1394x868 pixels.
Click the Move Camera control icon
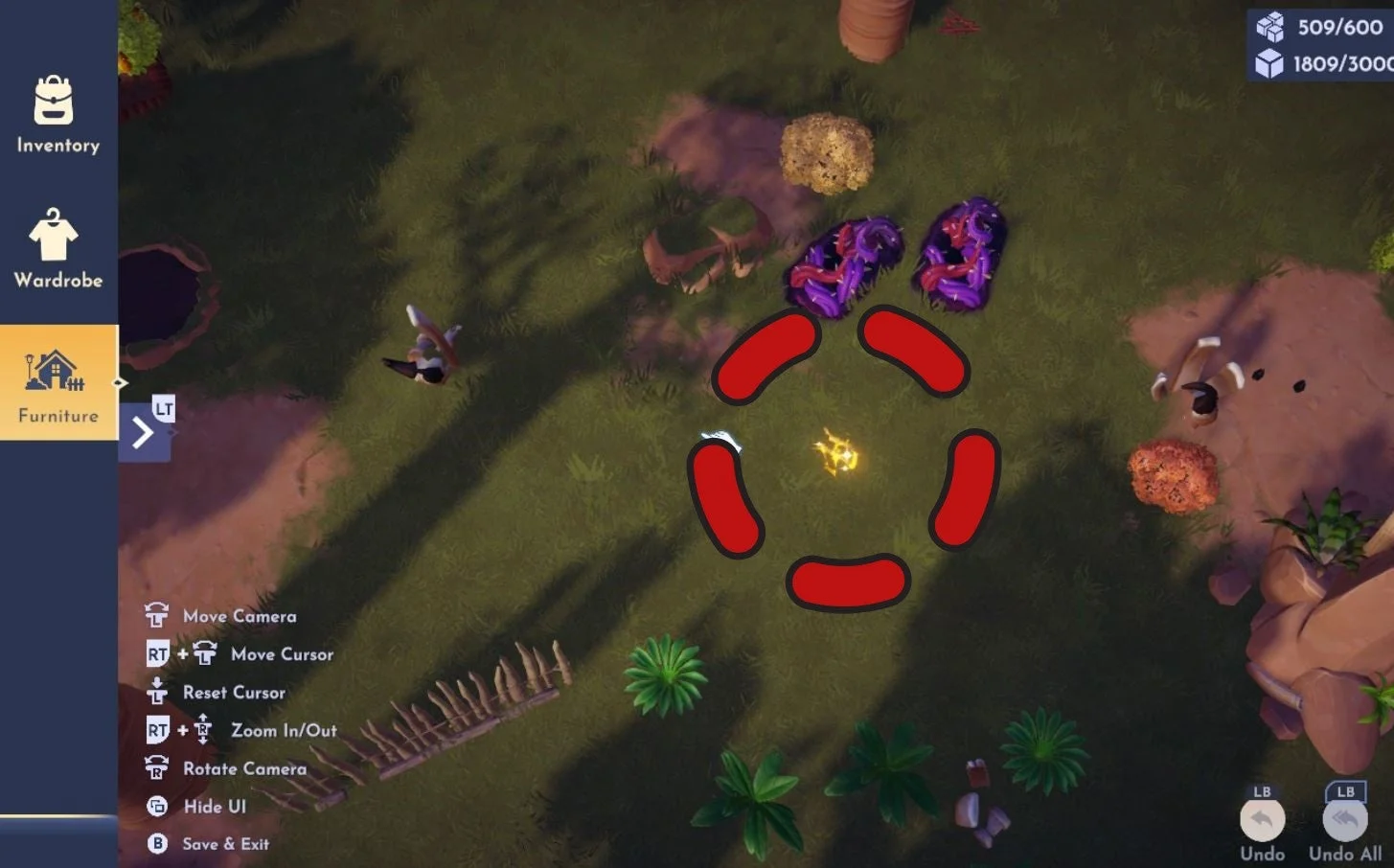[x=153, y=614]
